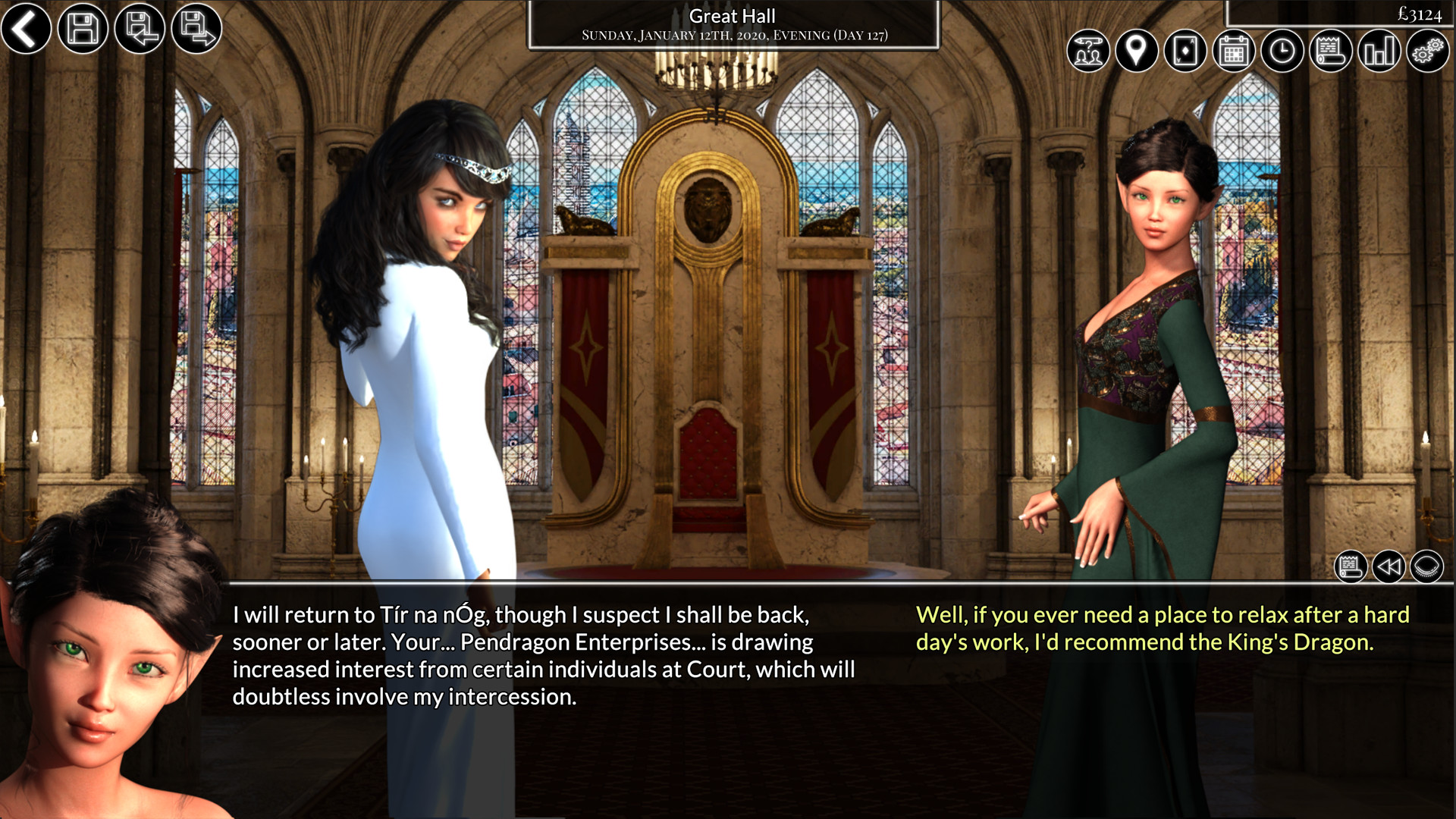
Task: Check the in-game clock
Action: tap(1282, 52)
